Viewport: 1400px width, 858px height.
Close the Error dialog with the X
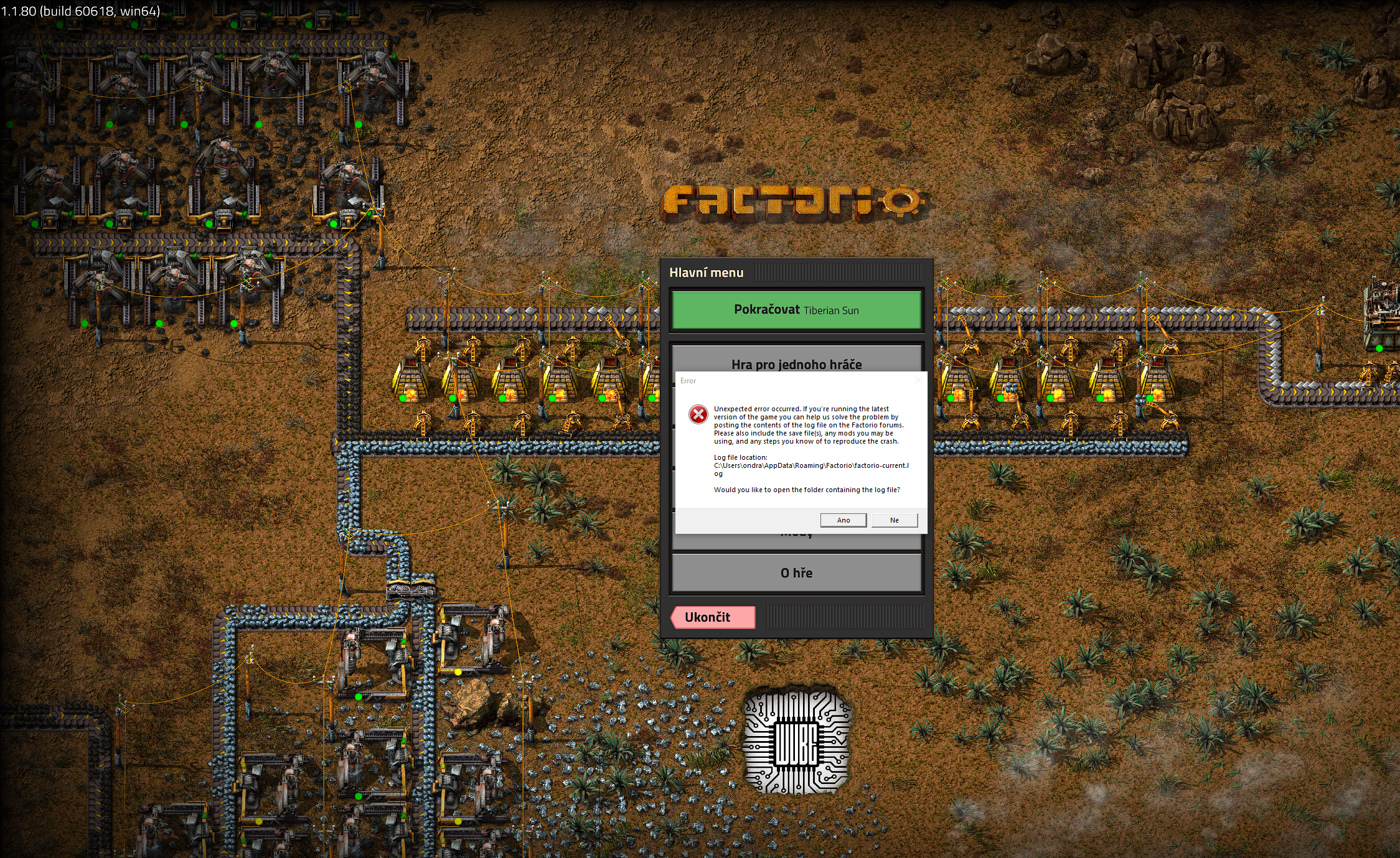(918, 380)
